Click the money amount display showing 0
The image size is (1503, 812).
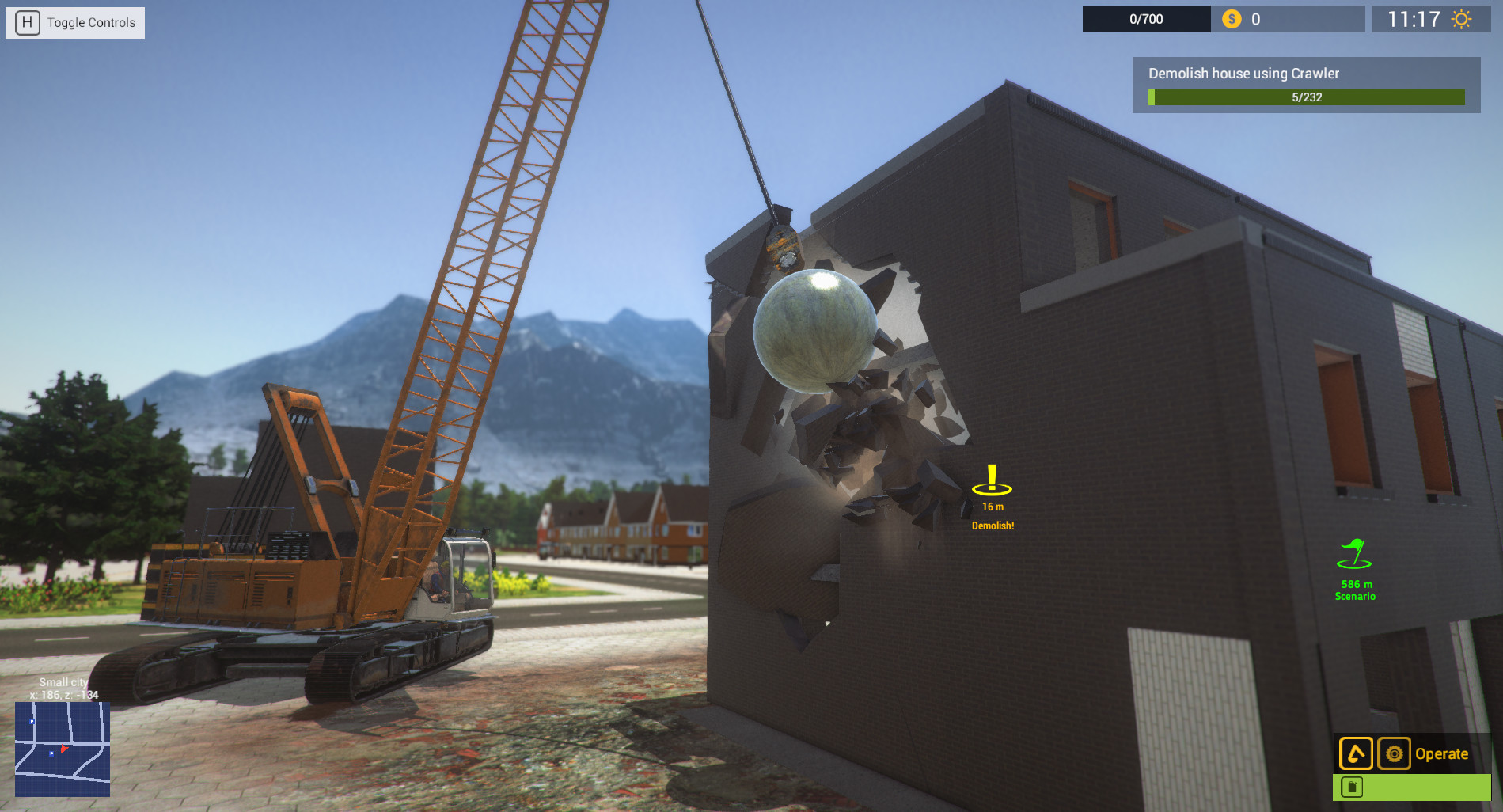[x=1255, y=19]
